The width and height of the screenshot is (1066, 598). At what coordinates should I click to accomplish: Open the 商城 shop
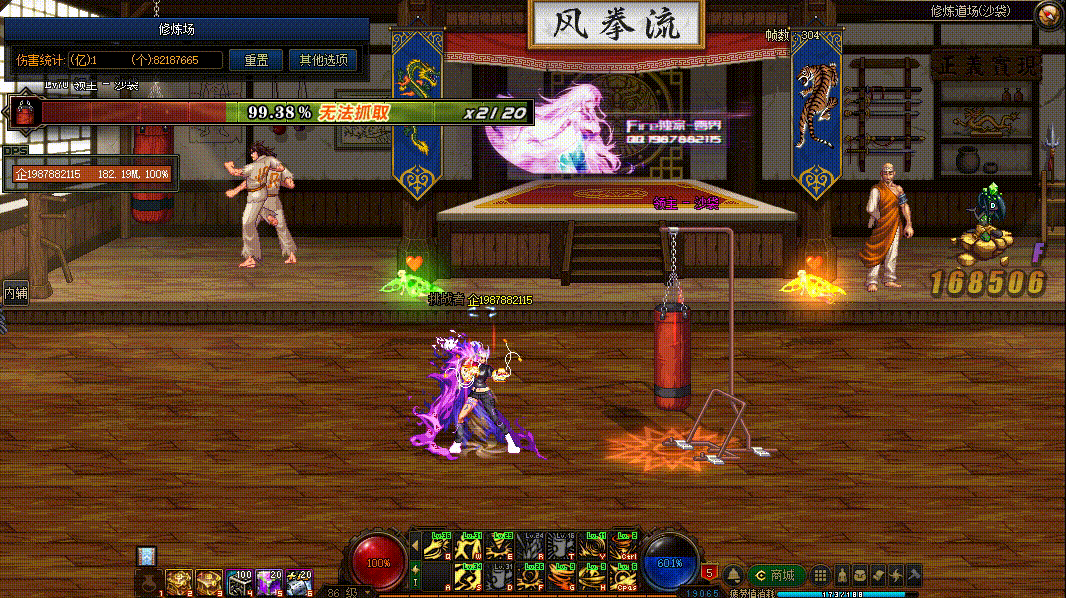click(777, 575)
